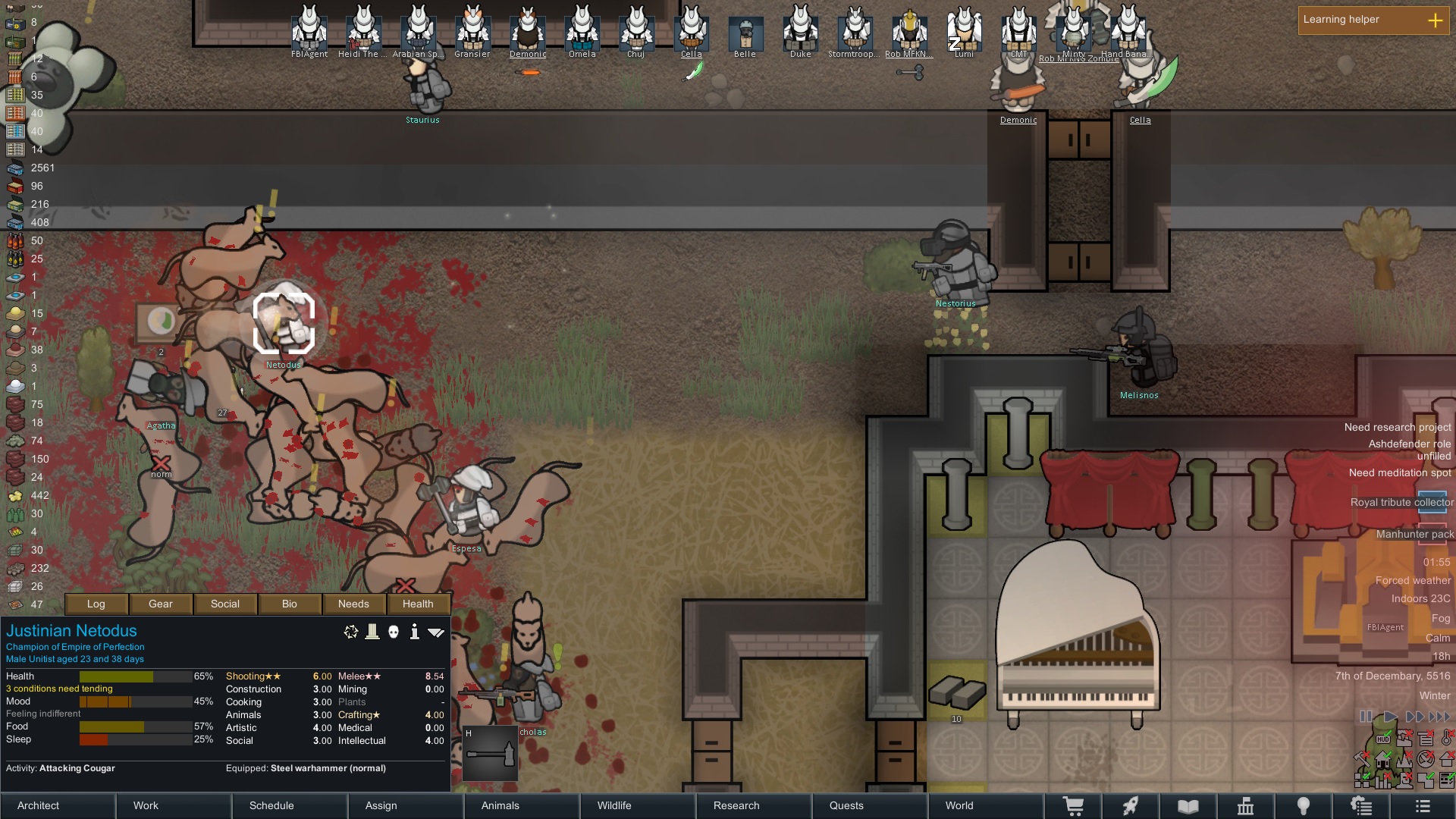Show the Needs tab

(353, 604)
